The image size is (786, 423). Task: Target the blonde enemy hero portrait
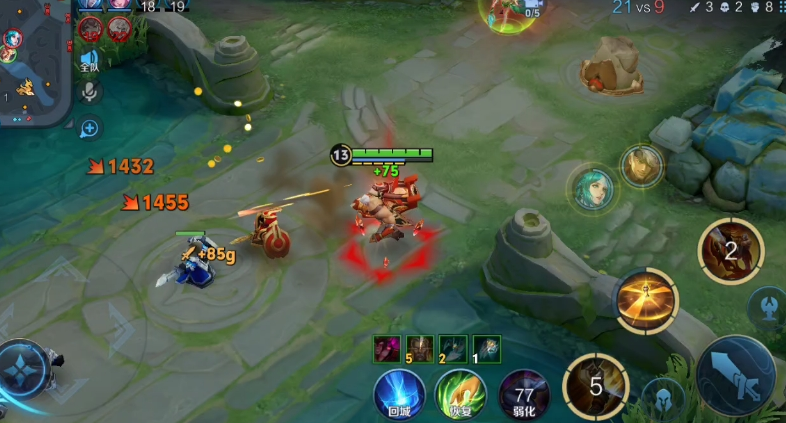tap(641, 166)
